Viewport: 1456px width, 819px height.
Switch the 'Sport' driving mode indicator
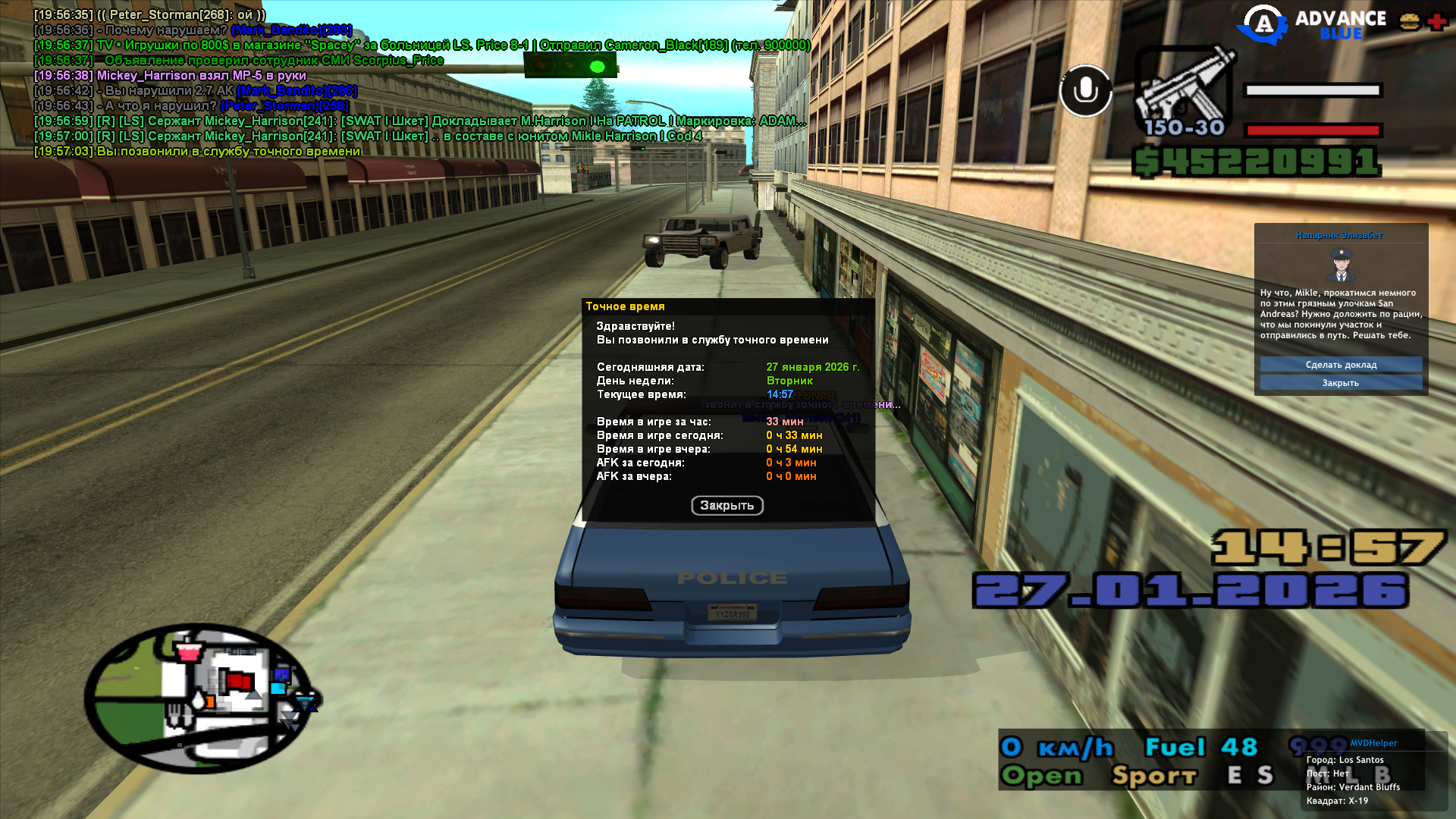point(1153,776)
